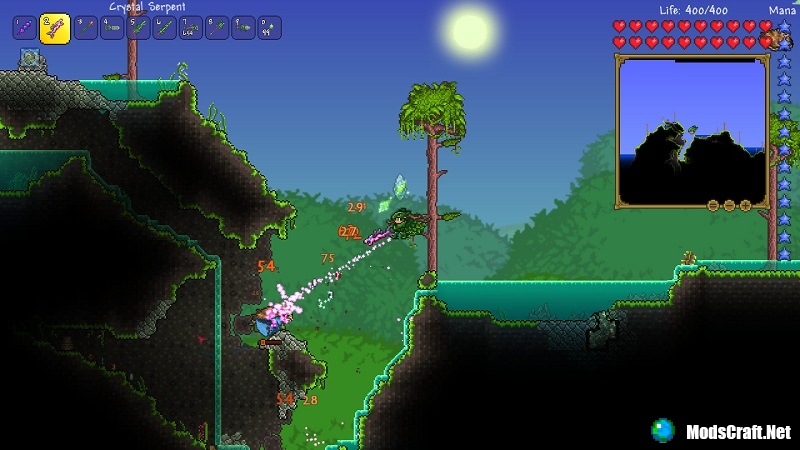Choose the staff in hotbar slot 3

[x=86, y=28]
